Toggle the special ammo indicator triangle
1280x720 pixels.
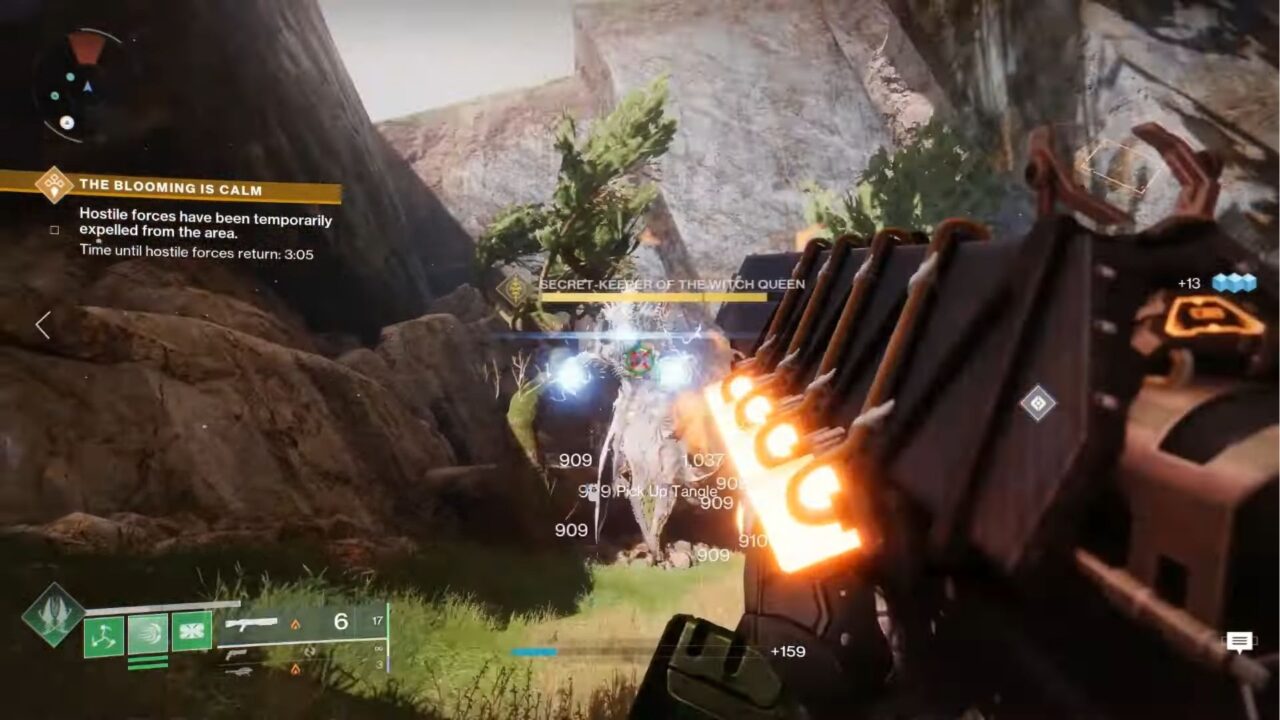click(x=295, y=622)
